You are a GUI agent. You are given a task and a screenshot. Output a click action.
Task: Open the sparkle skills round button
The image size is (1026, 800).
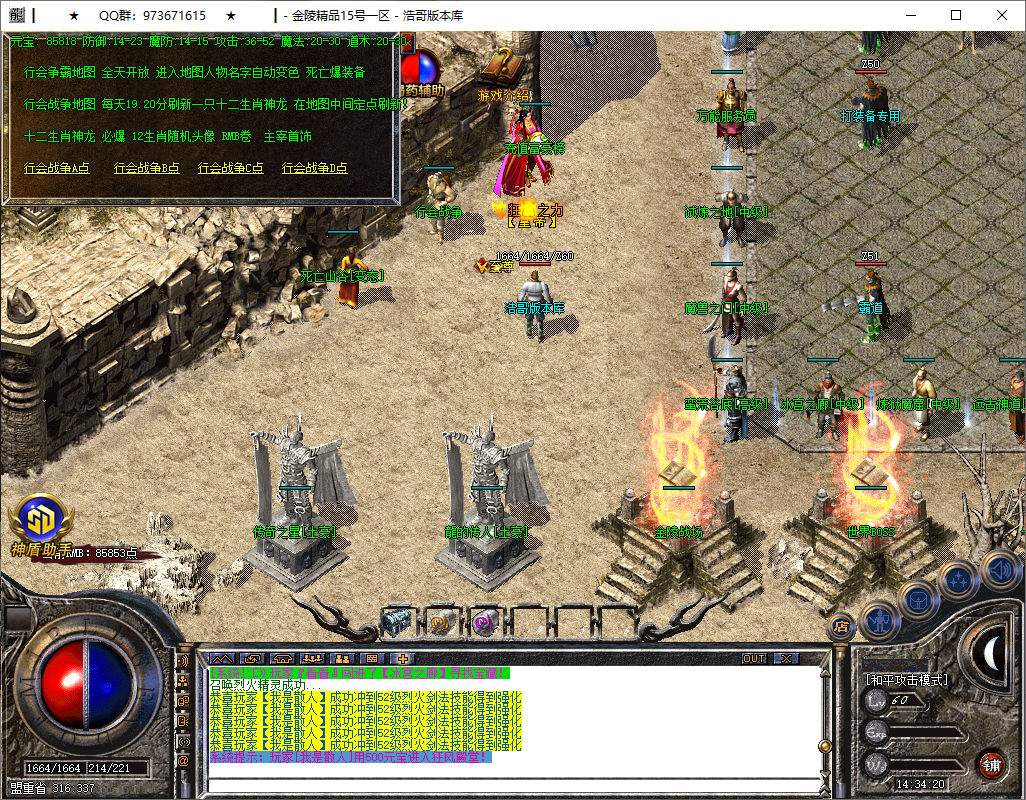957,579
